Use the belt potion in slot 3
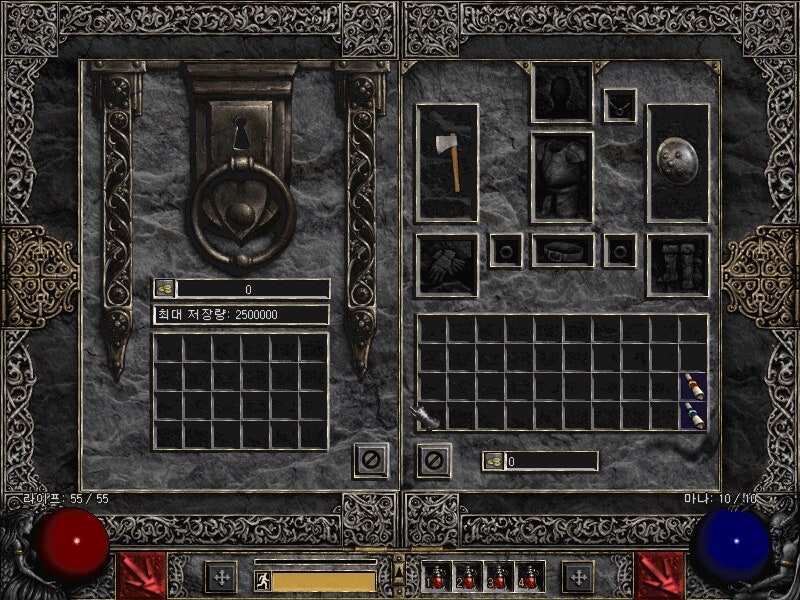The width and height of the screenshot is (800, 600). click(x=497, y=576)
